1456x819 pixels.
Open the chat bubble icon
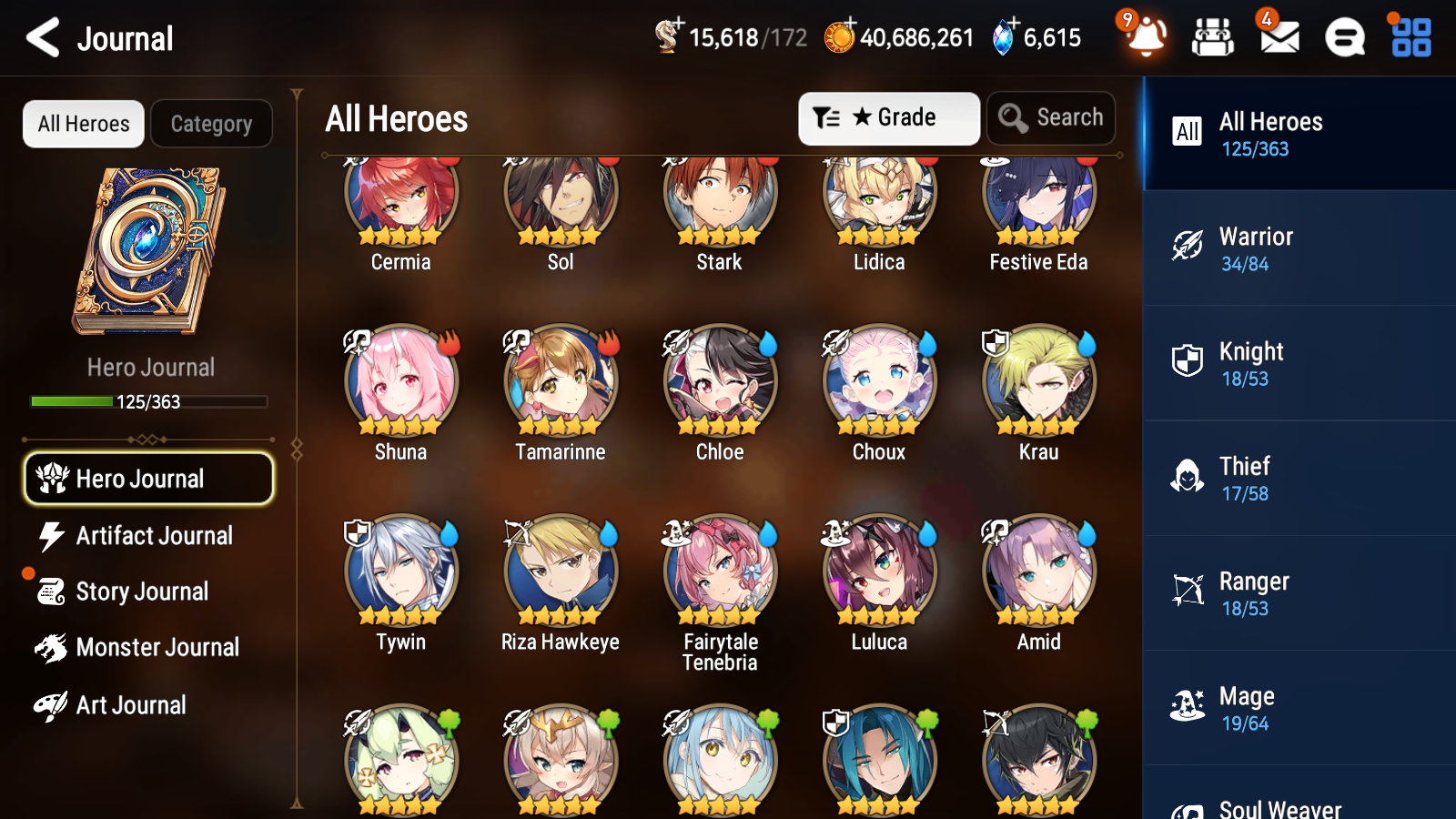click(1344, 37)
